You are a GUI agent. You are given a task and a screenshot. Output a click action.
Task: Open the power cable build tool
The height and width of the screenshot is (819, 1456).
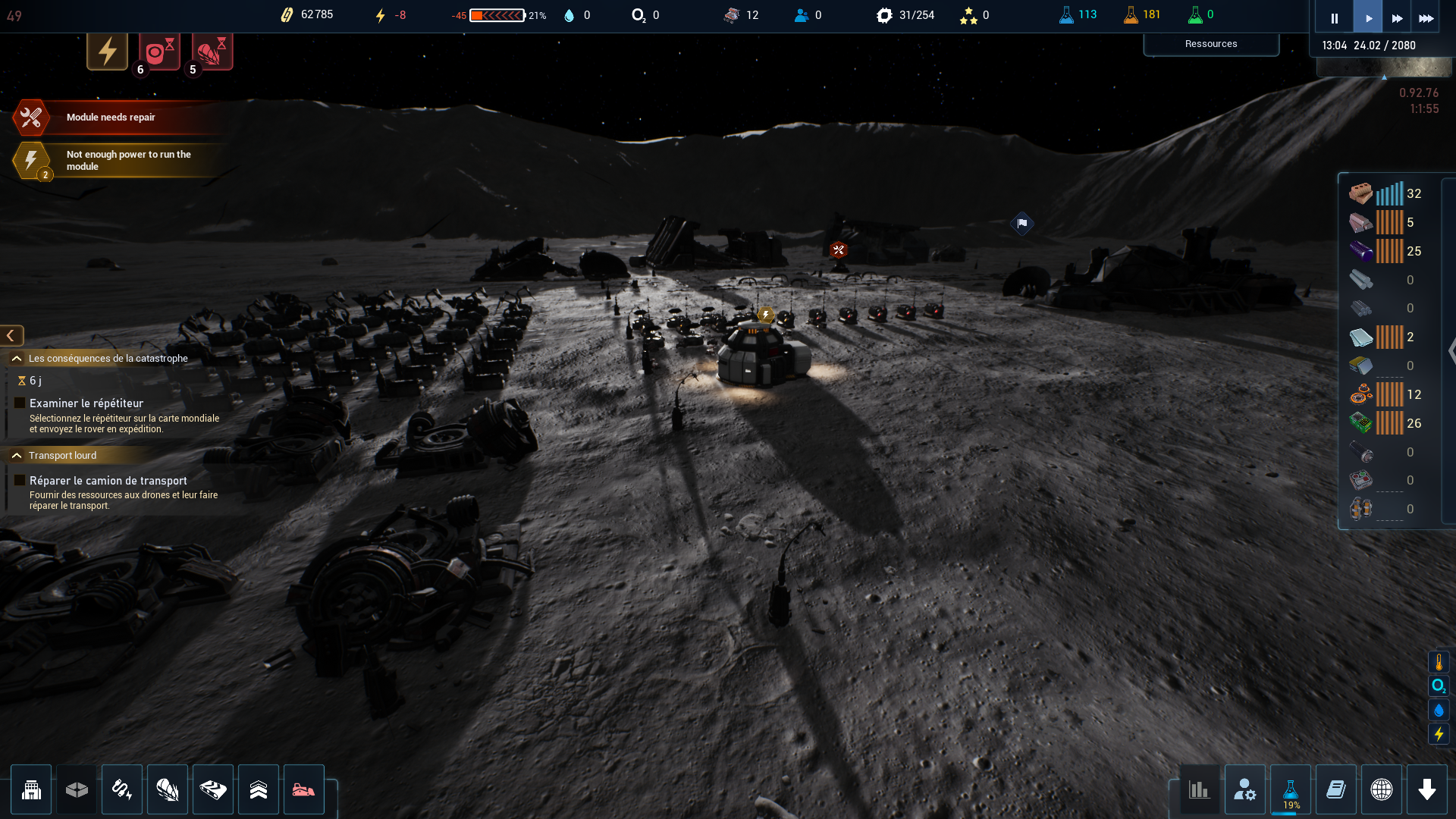[122, 789]
